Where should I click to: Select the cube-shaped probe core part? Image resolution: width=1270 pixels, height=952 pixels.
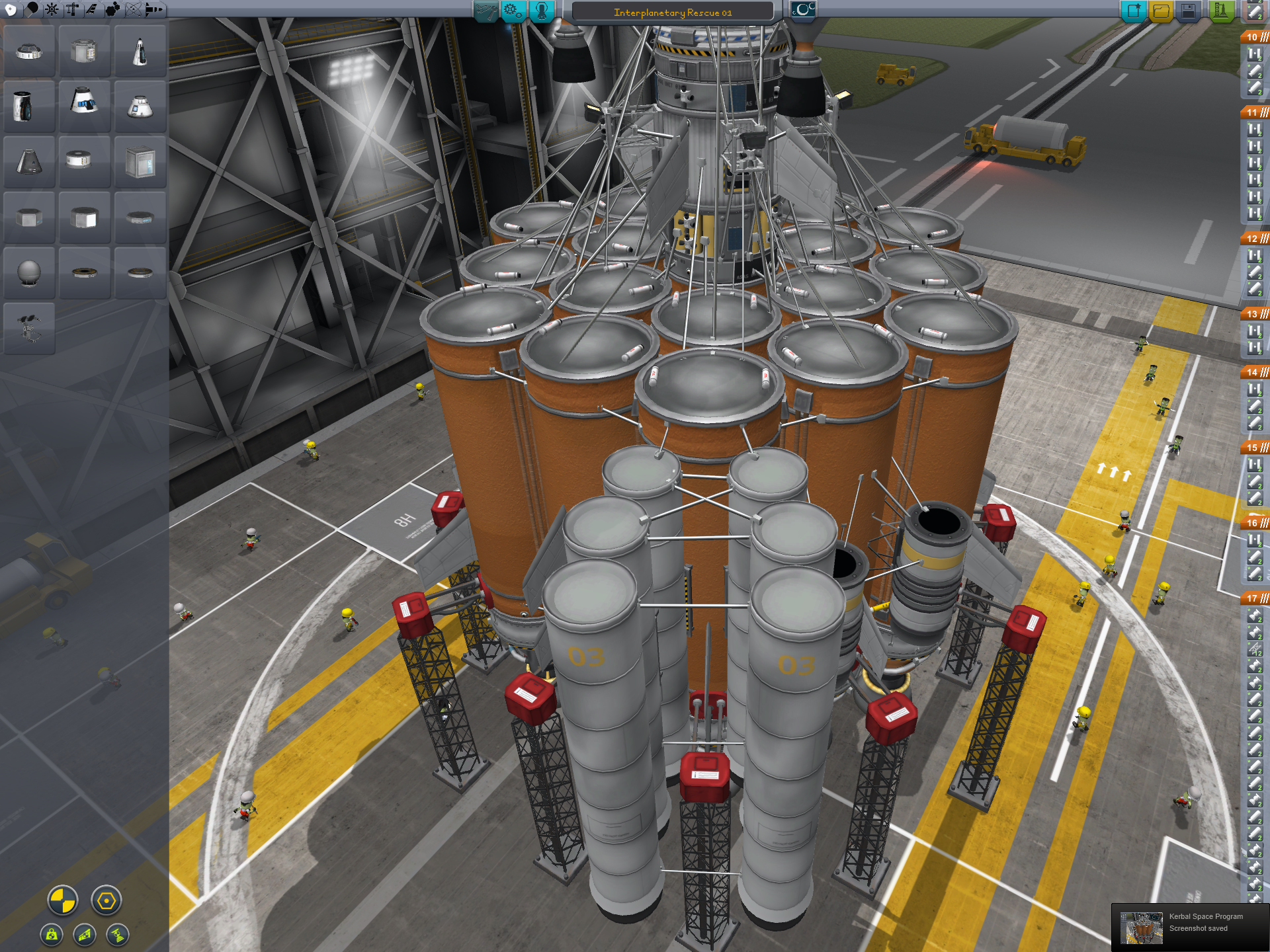click(140, 162)
